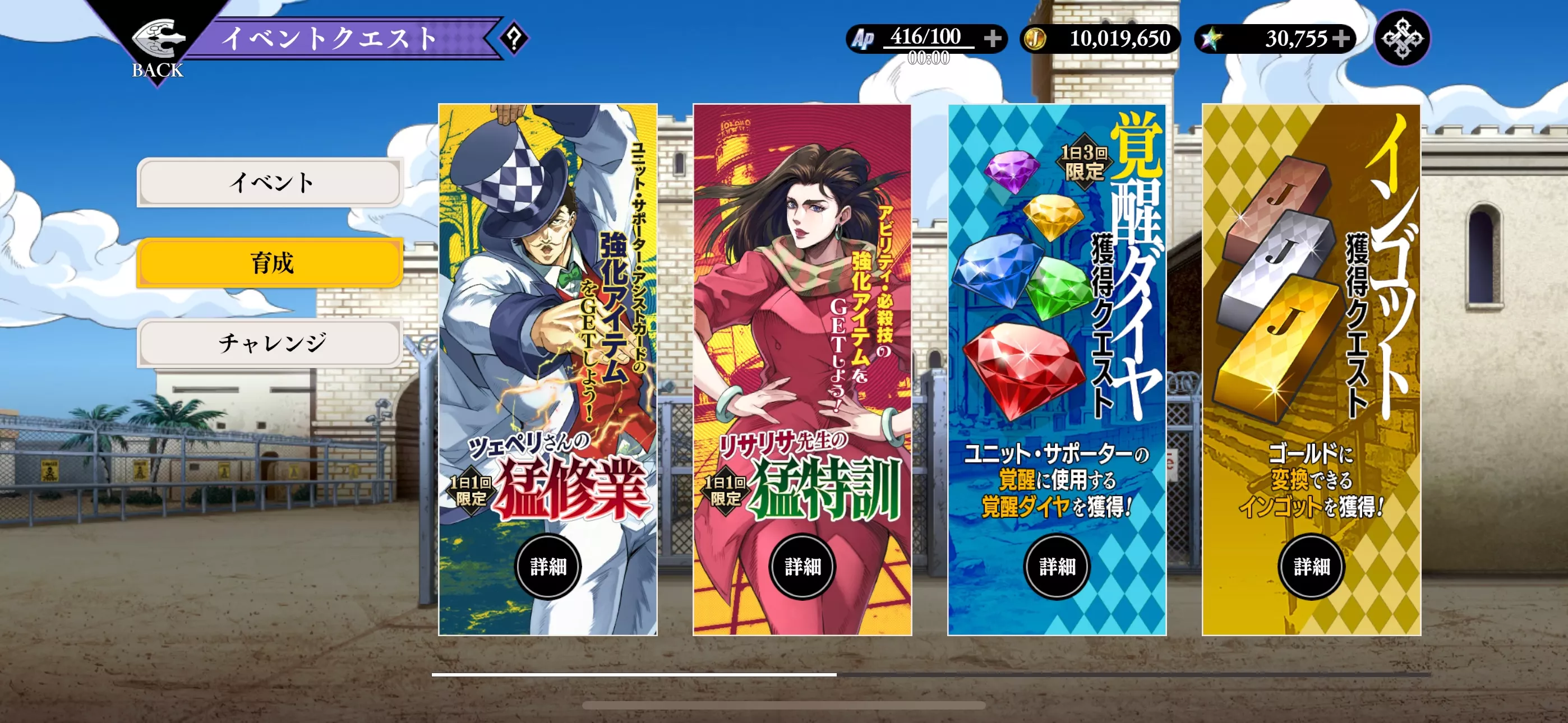
Task: Open 詳細 for リサリサ先生の猛特訓 quest
Action: tap(803, 566)
